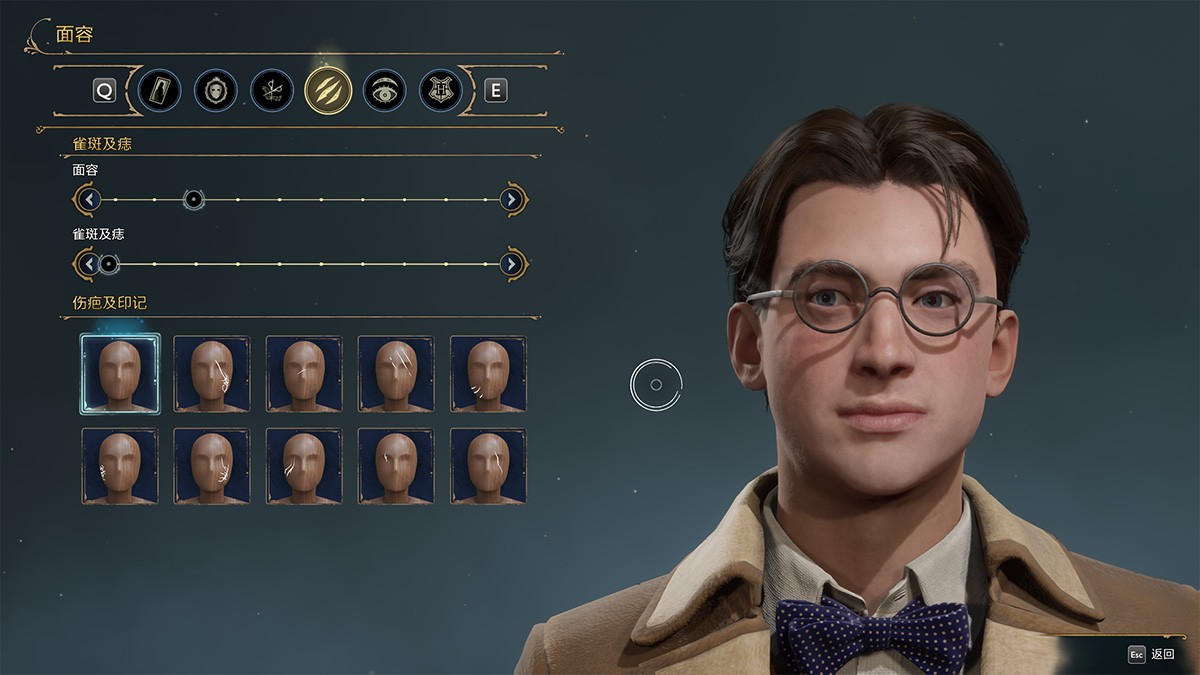Open the Hogwarts crest tab

point(440,91)
